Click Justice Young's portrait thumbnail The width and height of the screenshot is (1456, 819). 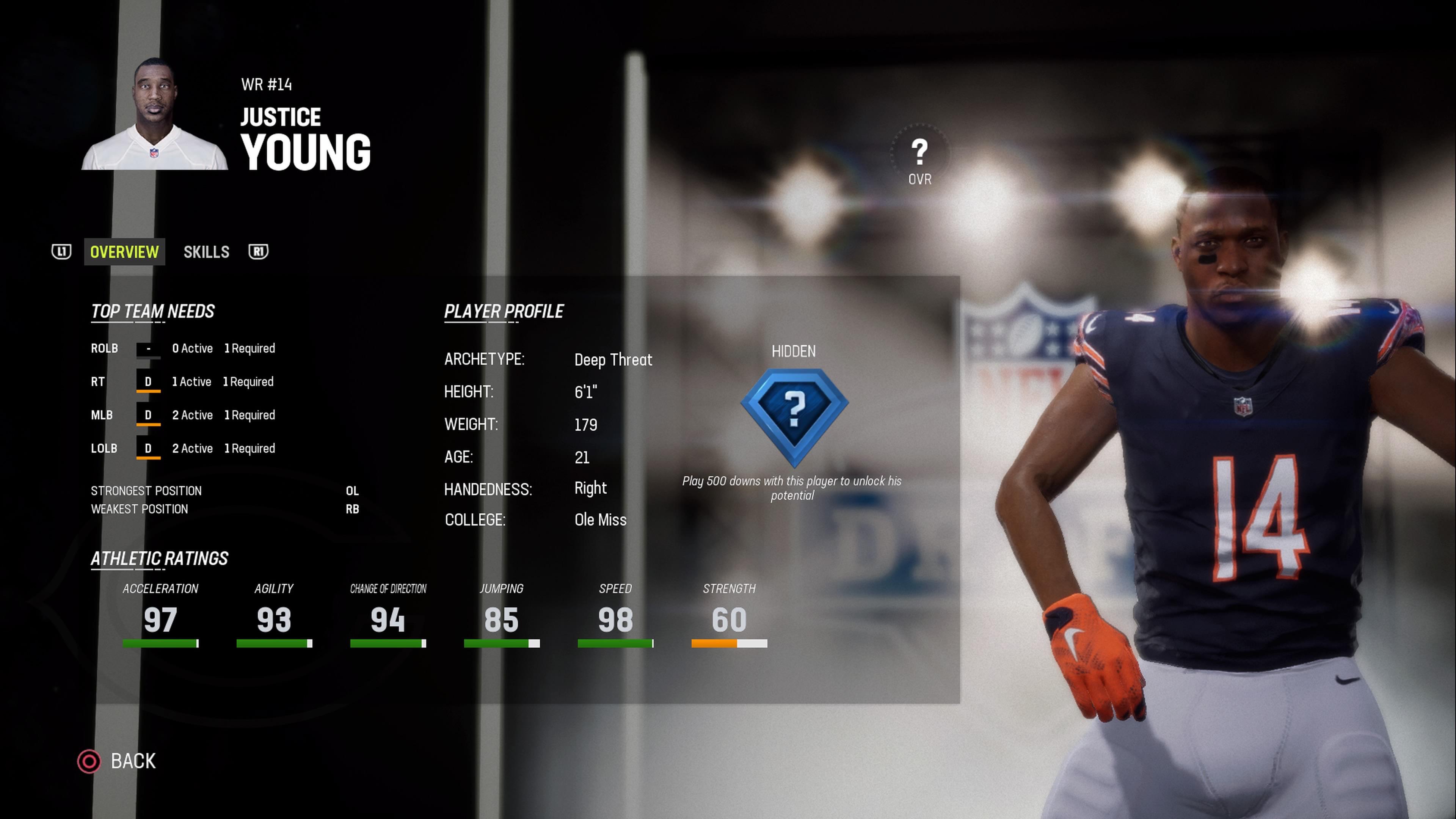pyautogui.click(x=154, y=115)
